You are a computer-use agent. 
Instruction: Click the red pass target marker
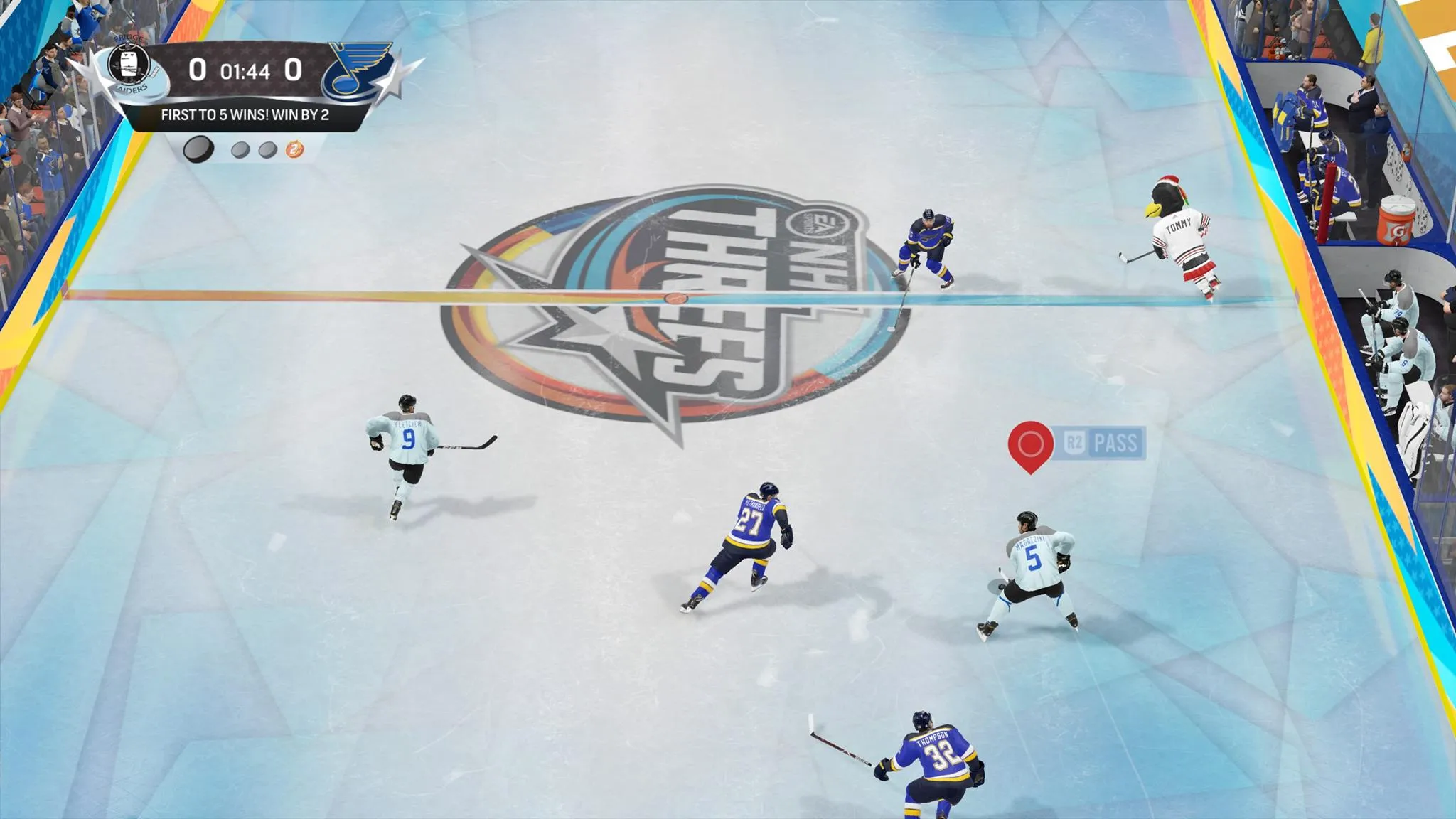pos(1030,445)
